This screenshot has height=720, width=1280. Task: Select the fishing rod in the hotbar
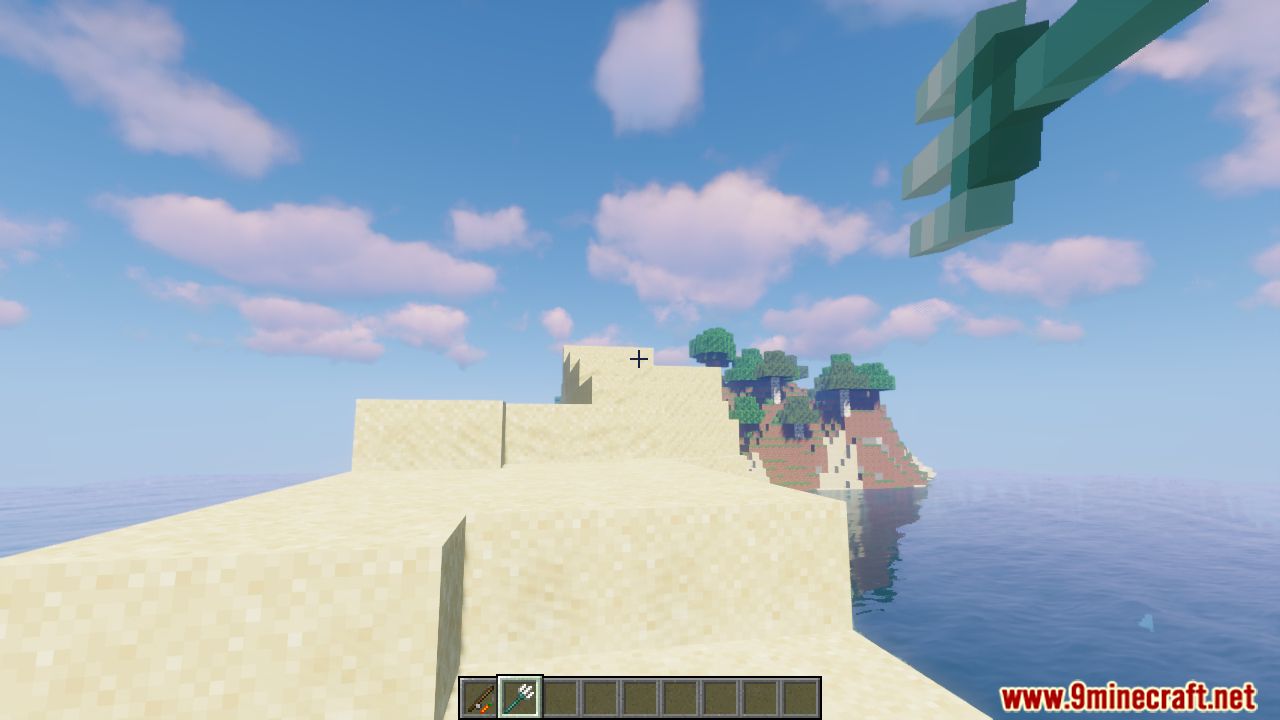tap(477, 693)
